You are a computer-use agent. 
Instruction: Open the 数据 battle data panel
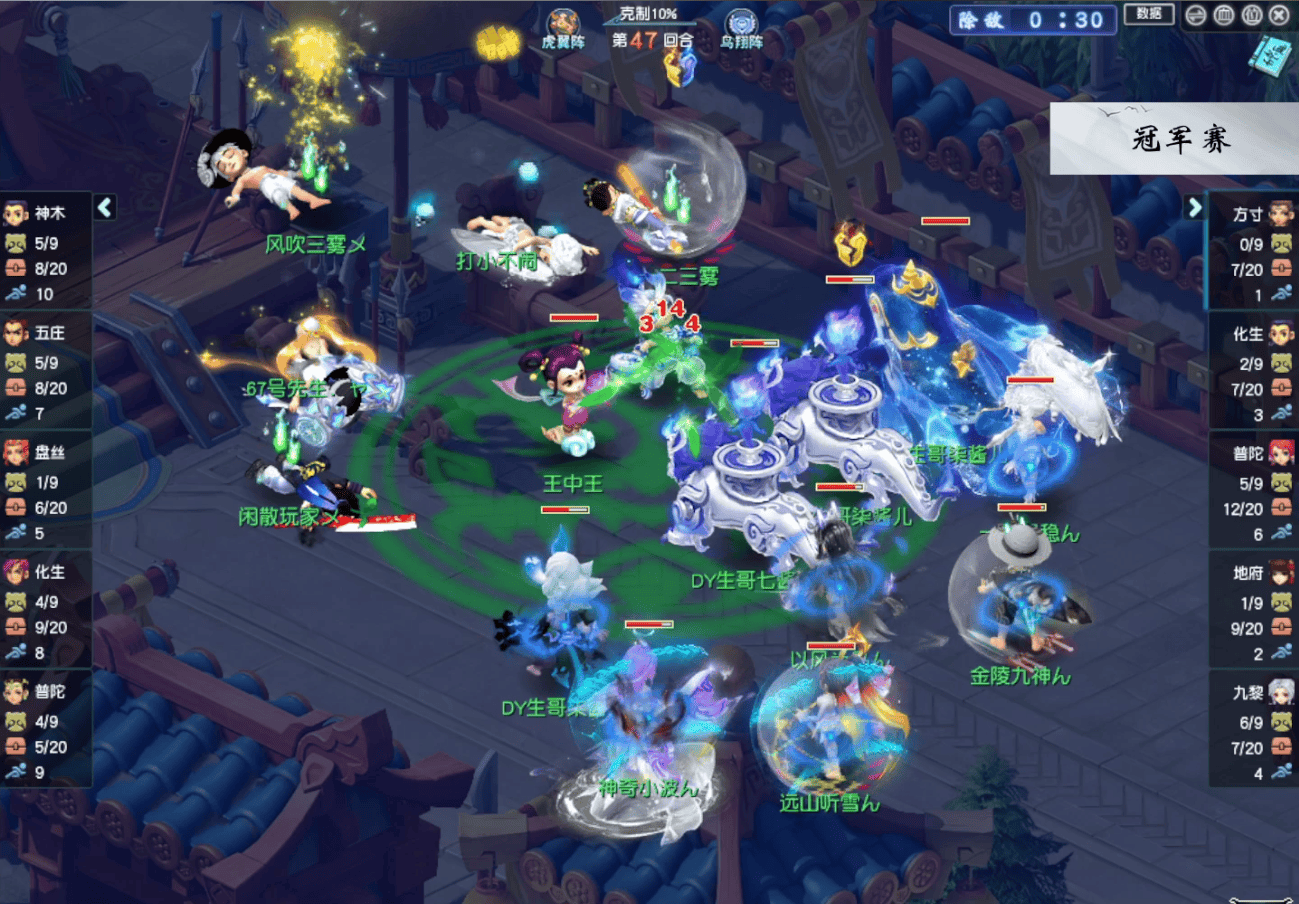[x=1149, y=14]
